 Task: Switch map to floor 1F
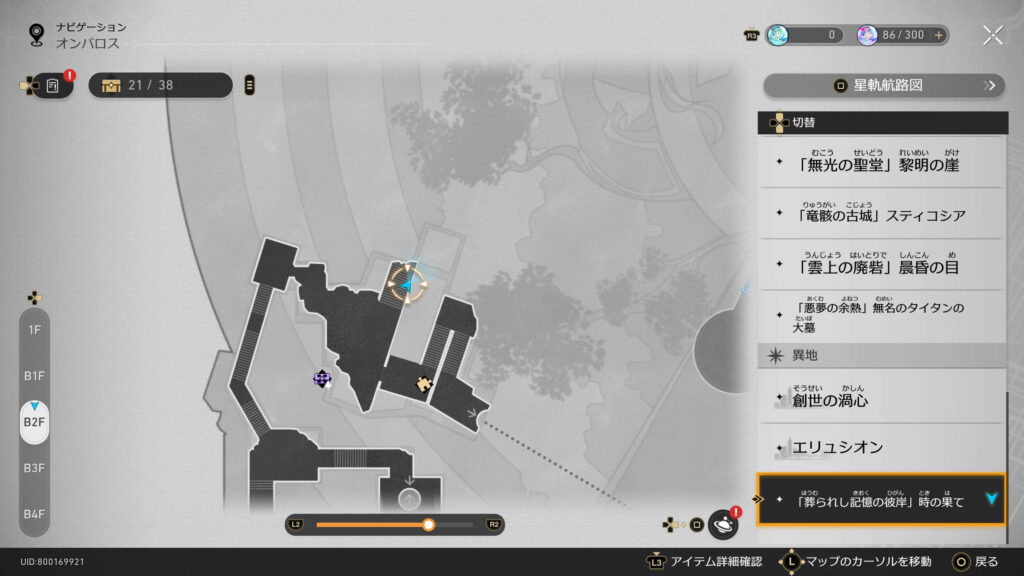tap(34, 329)
